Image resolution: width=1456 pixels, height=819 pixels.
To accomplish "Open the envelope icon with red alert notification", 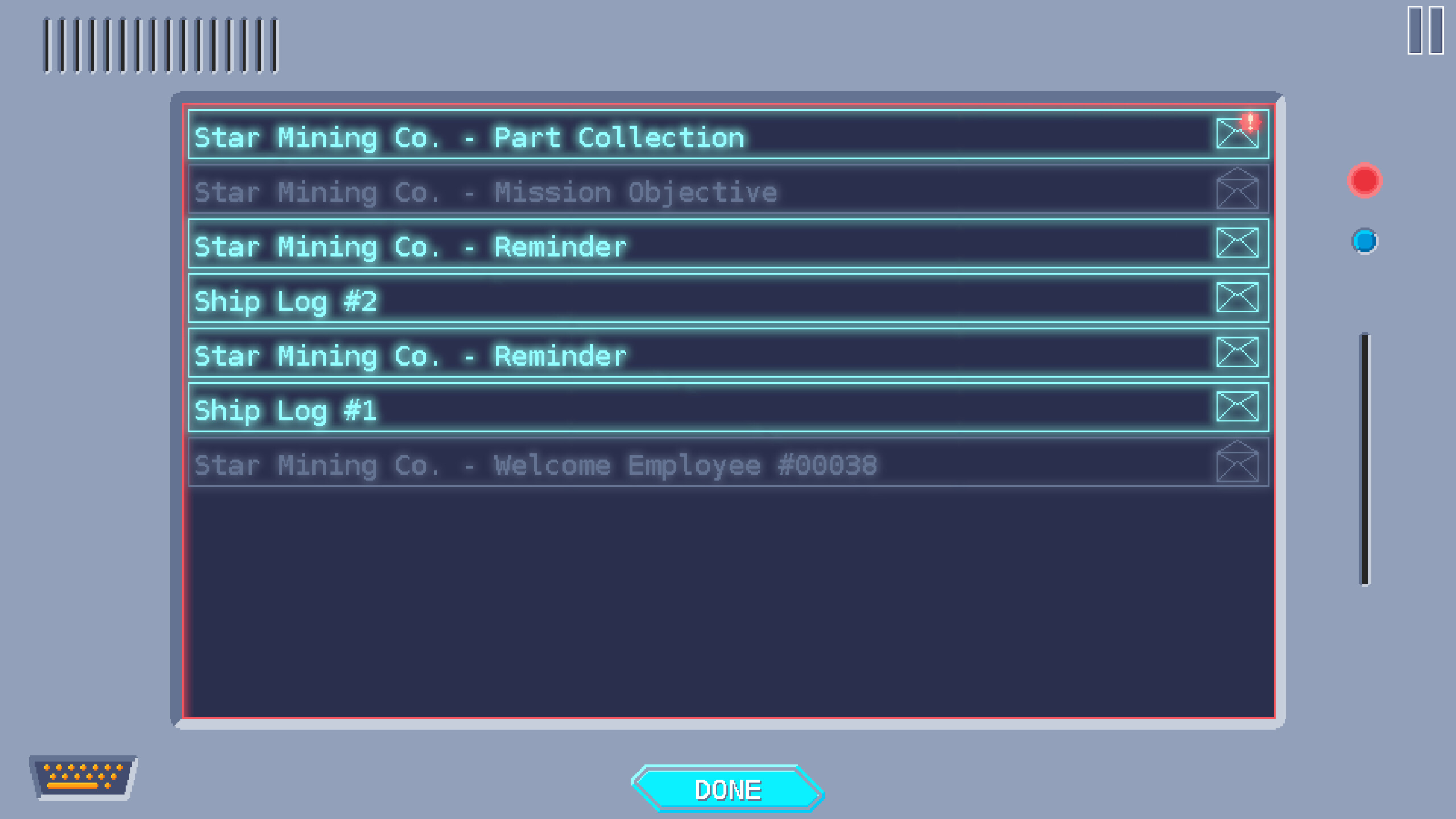I will [1239, 135].
